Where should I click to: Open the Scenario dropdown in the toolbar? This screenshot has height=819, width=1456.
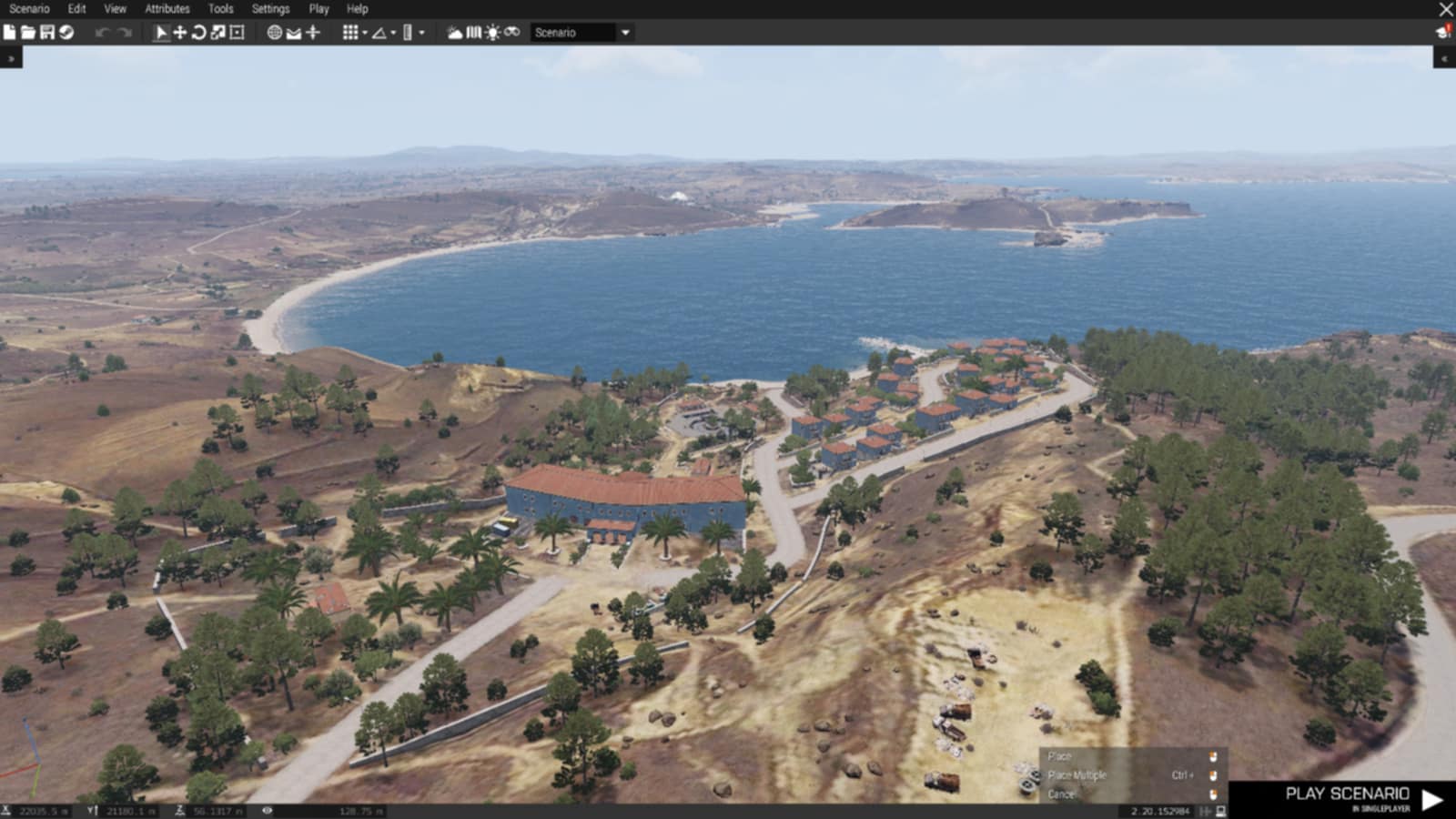(x=581, y=33)
